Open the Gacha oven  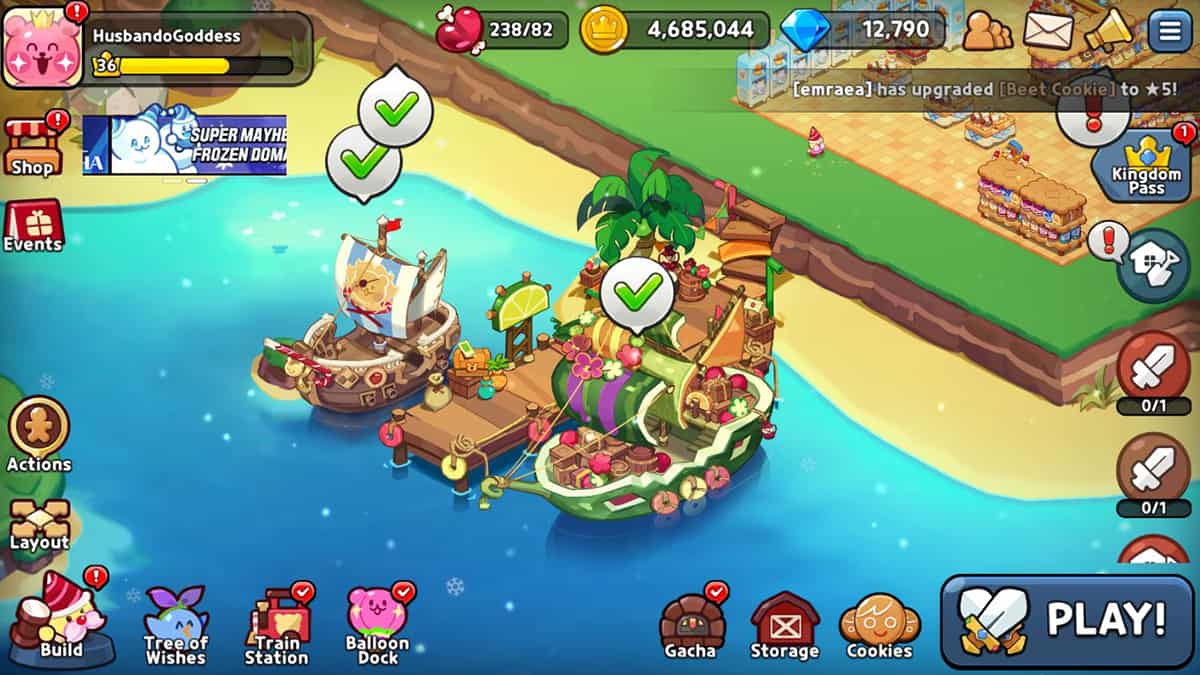tap(691, 626)
